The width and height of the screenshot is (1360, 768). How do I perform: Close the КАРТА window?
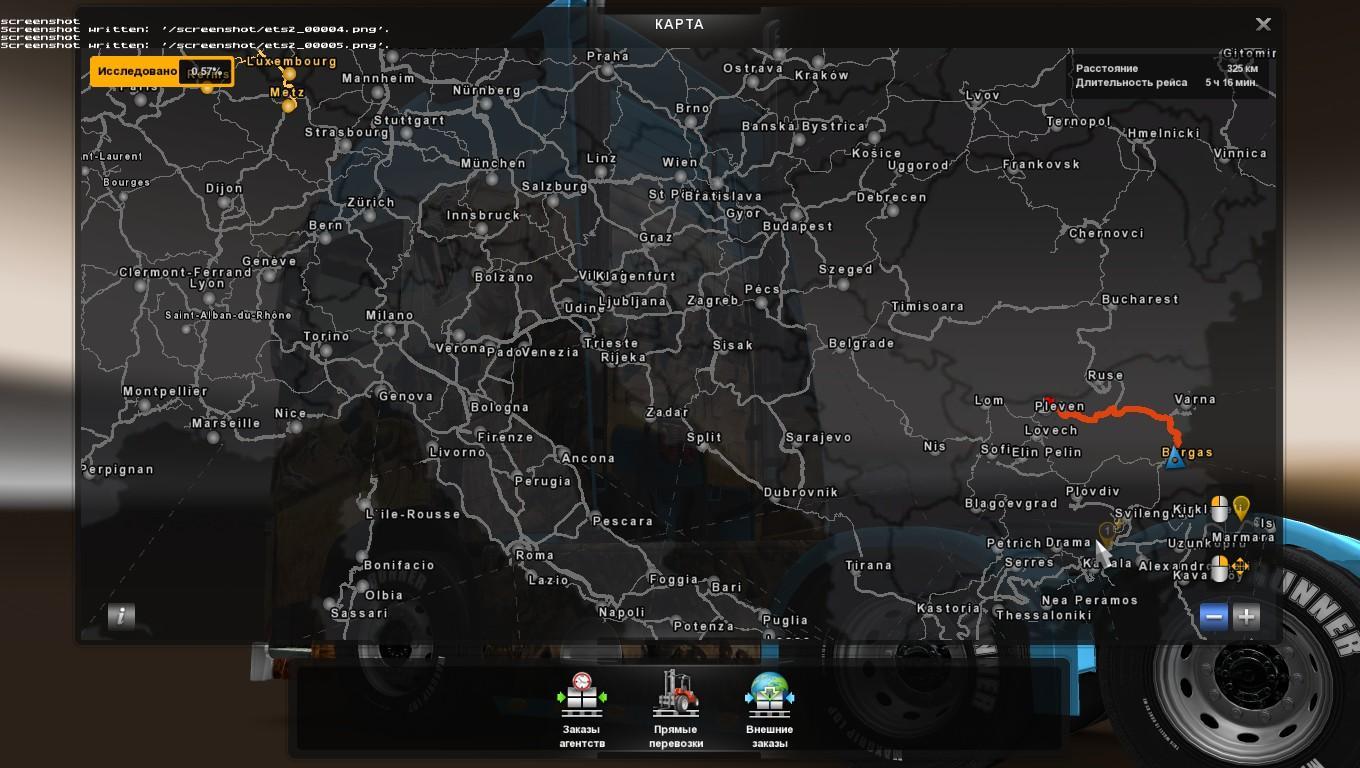click(1263, 23)
